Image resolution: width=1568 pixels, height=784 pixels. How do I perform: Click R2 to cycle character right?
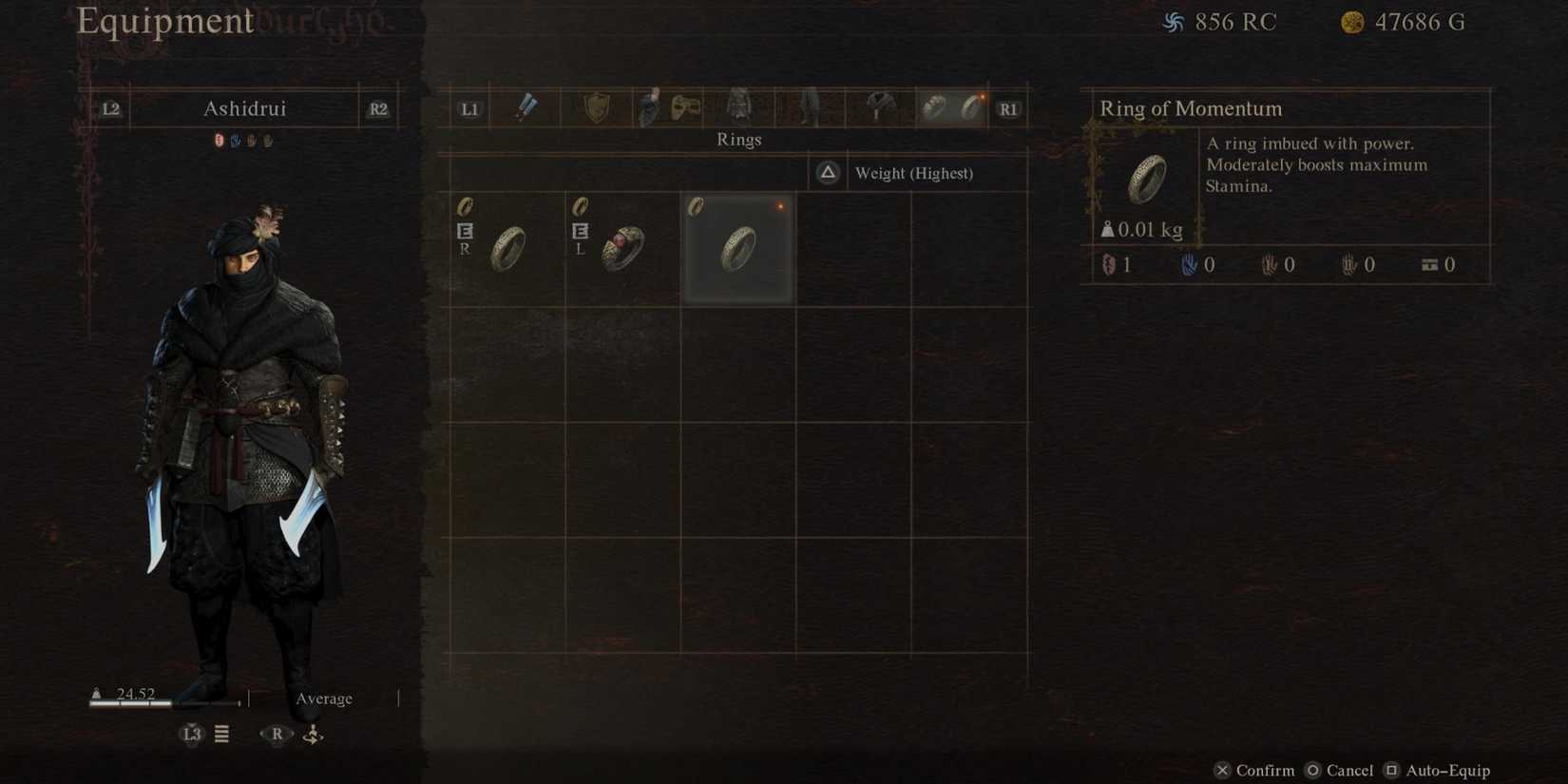click(377, 108)
